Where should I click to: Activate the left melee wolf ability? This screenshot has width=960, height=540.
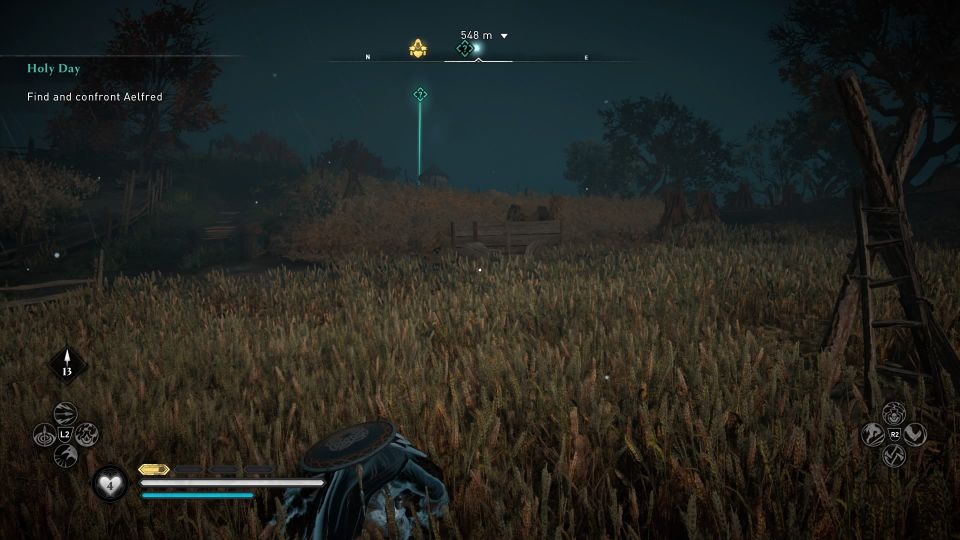point(873,434)
